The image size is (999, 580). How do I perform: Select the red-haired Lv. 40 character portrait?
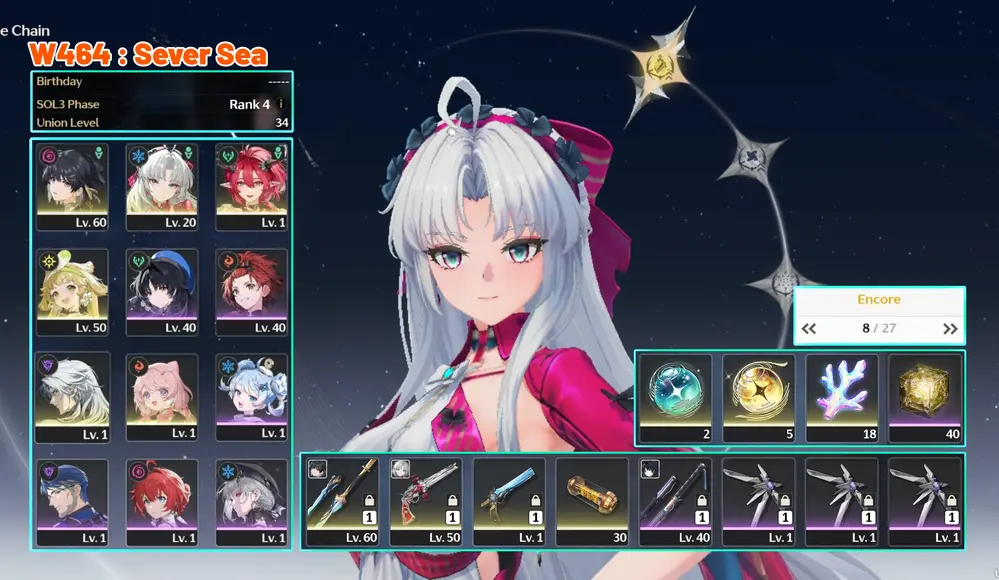tap(251, 291)
